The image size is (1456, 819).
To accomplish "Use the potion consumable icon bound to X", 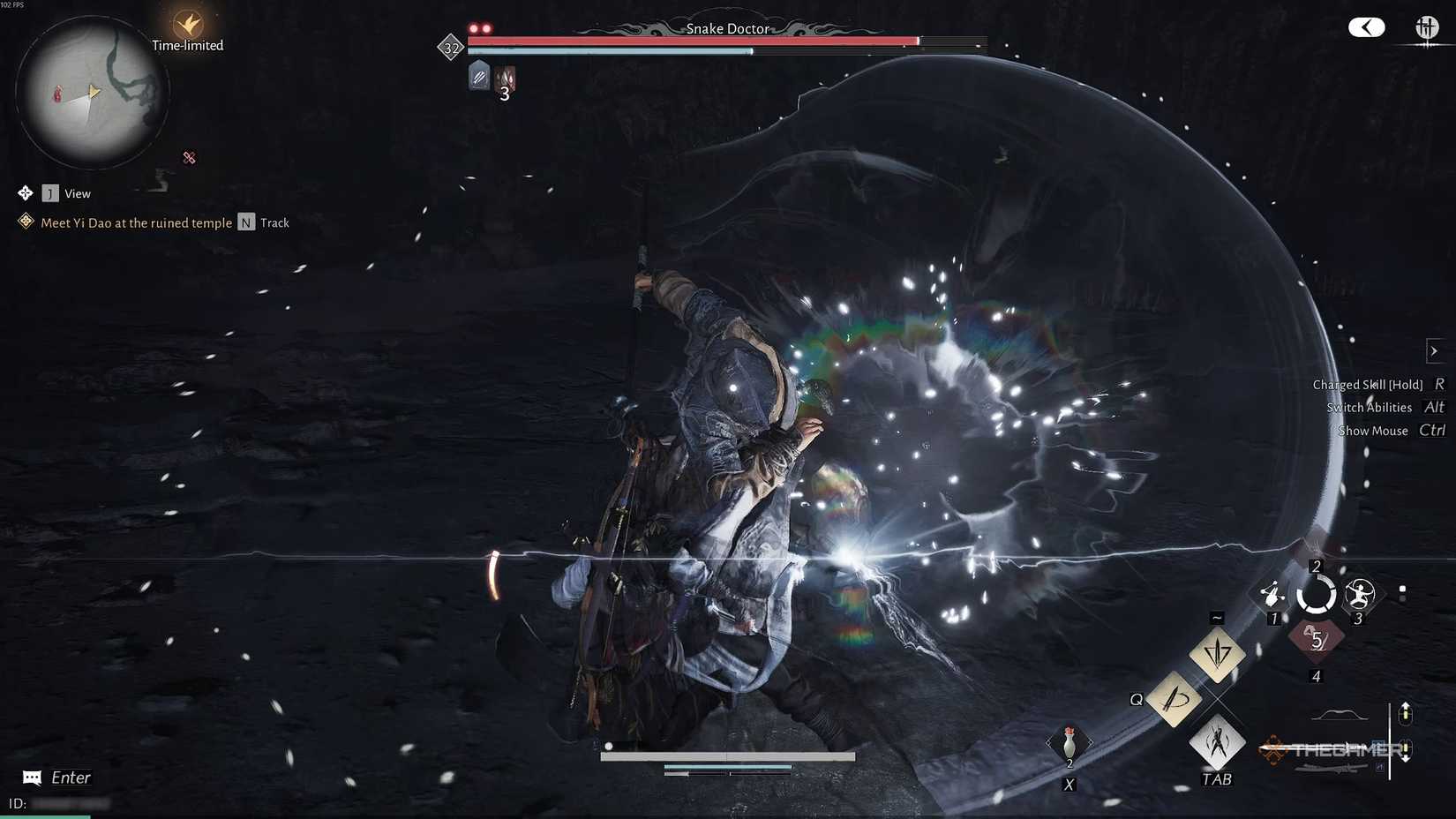I will click(x=1069, y=744).
